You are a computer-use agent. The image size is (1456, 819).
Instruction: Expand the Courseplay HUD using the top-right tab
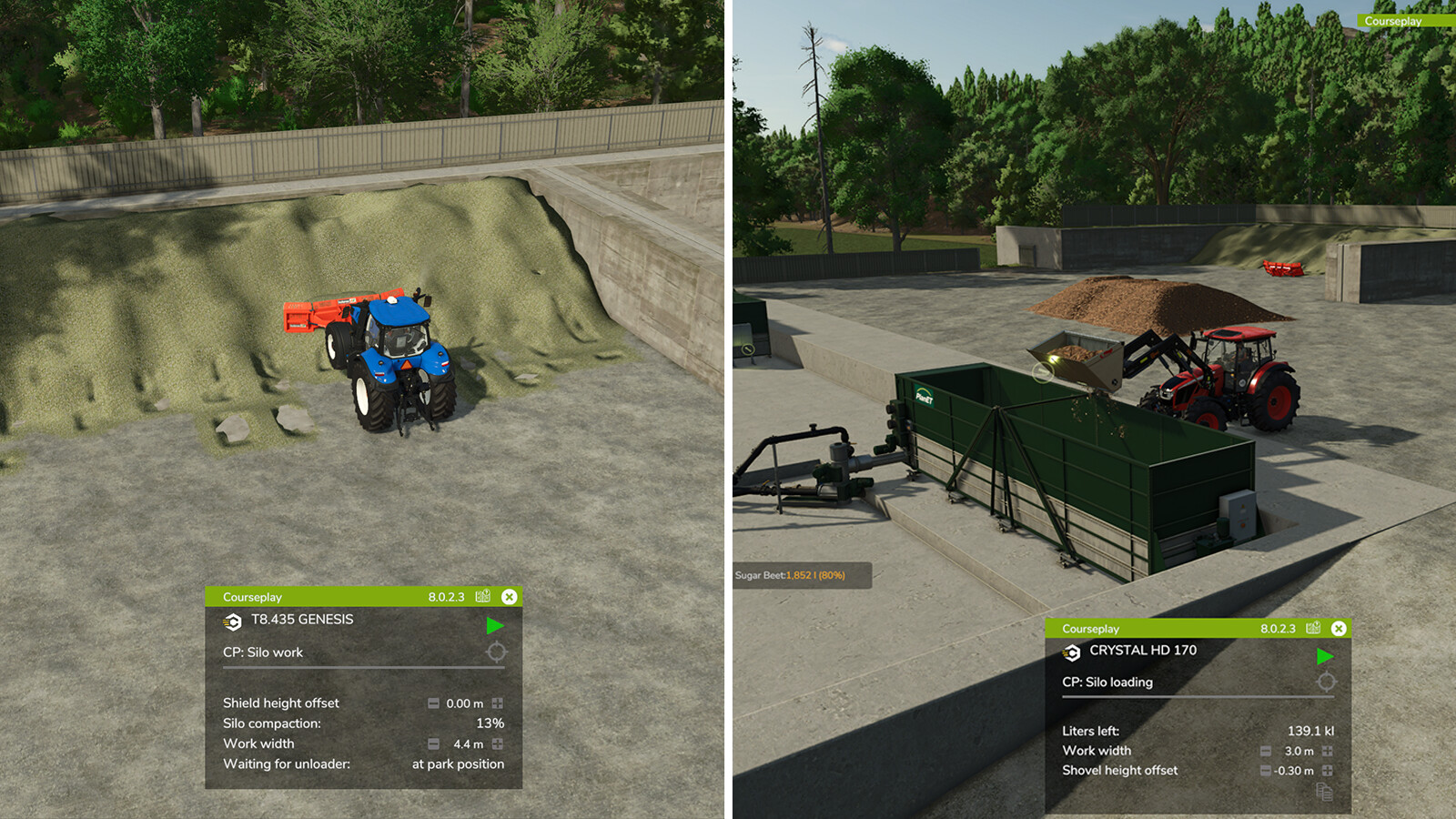click(1395, 20)
